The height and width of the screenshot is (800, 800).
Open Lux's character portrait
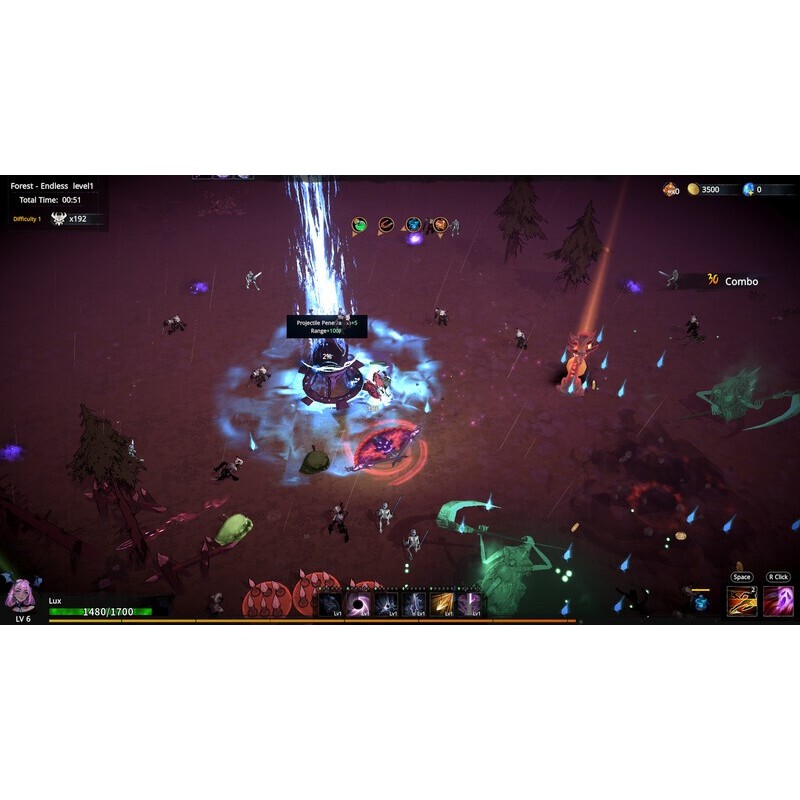[x=19, y=595]
